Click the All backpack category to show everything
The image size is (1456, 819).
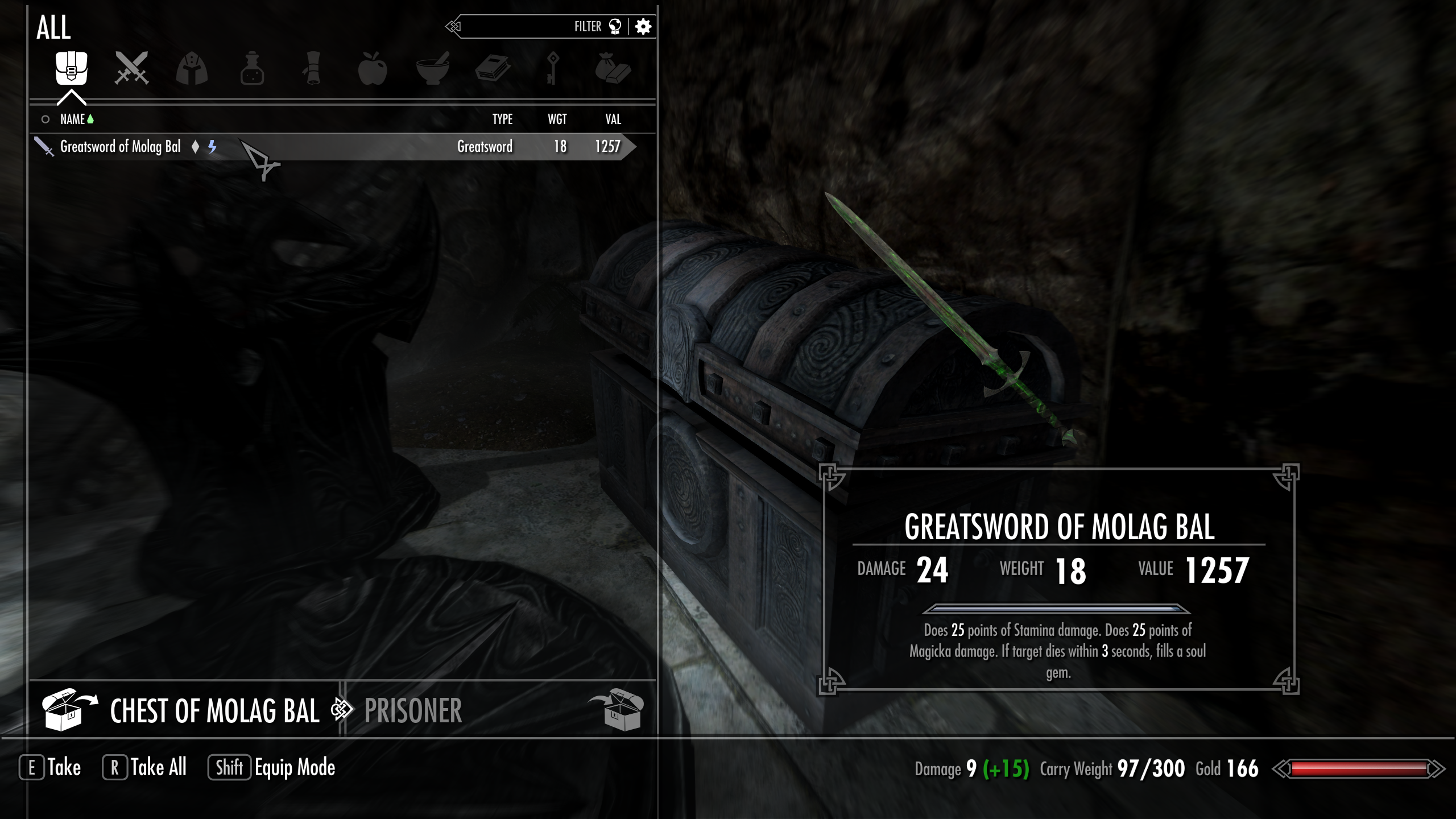coord(72,68)
